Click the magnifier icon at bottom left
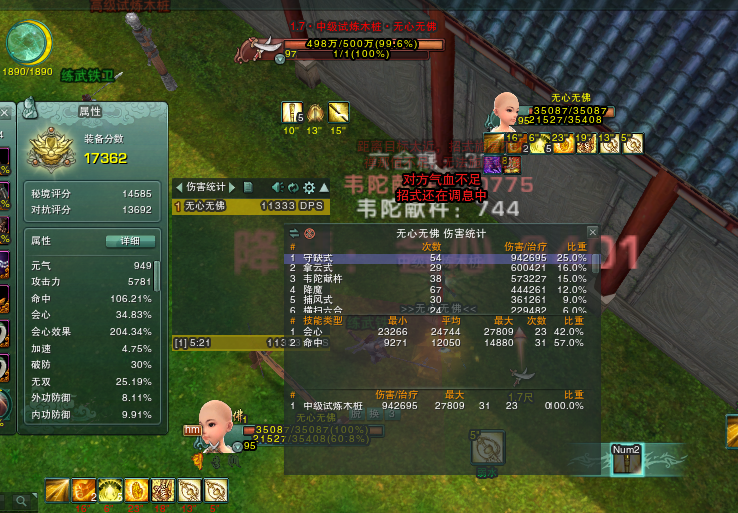 pyautogui.click(x=21, y=498)
